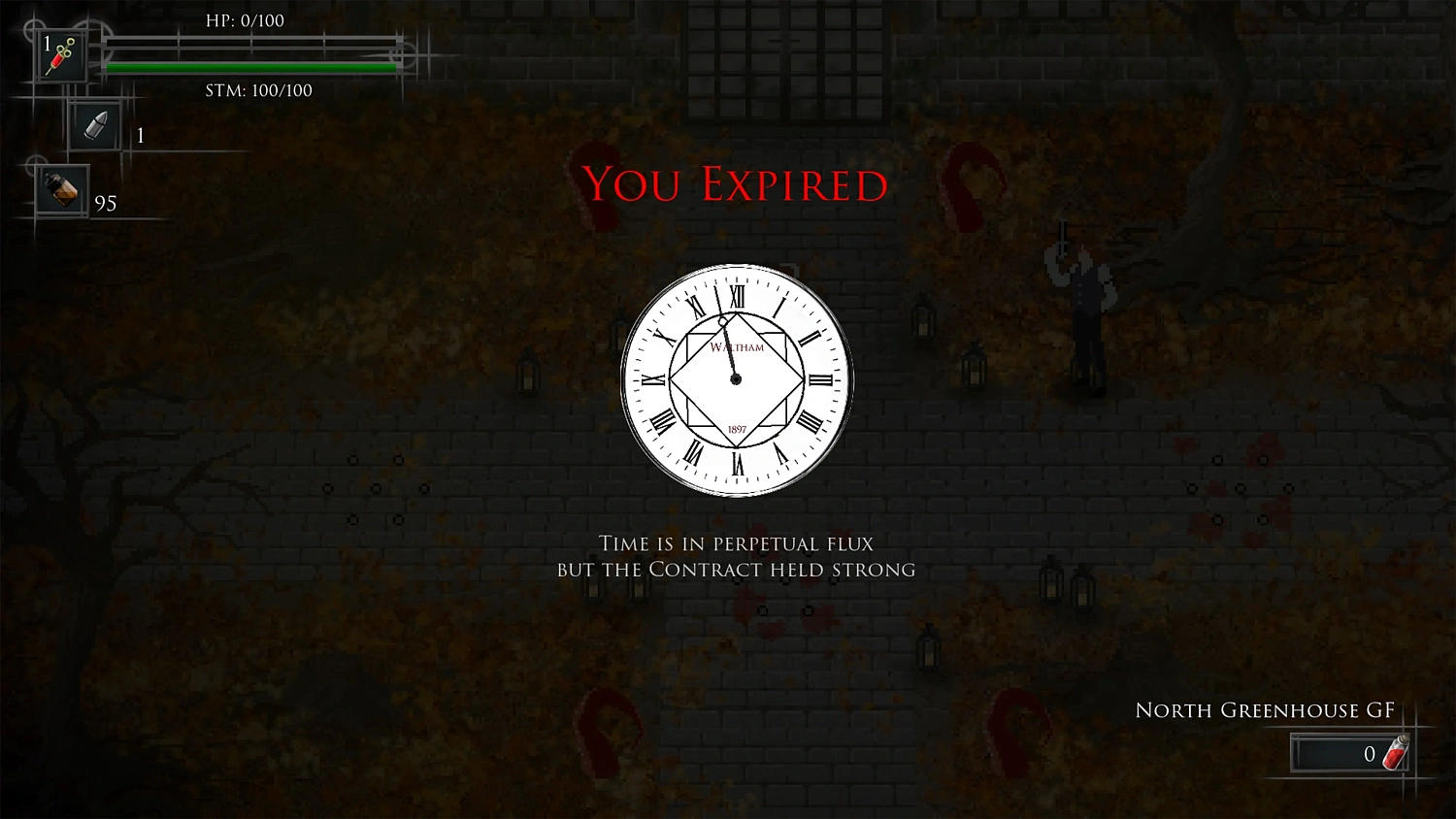Image resolution: width=1456 pixels, height=819 pixels.
Task: Click the empty HP bar
Action: 252,44
